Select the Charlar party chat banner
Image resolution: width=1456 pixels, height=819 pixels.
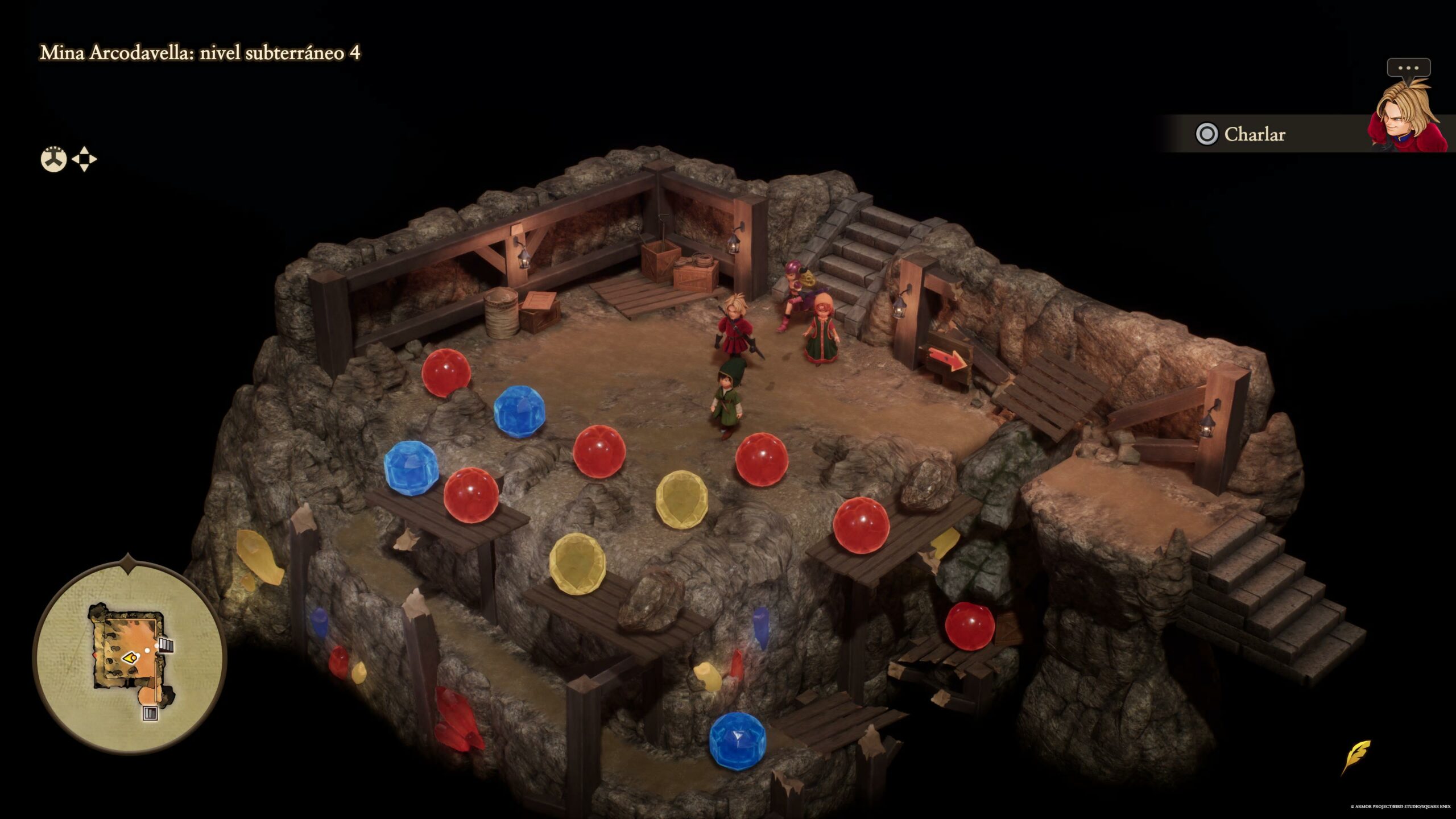click(x=1254, y=134)
